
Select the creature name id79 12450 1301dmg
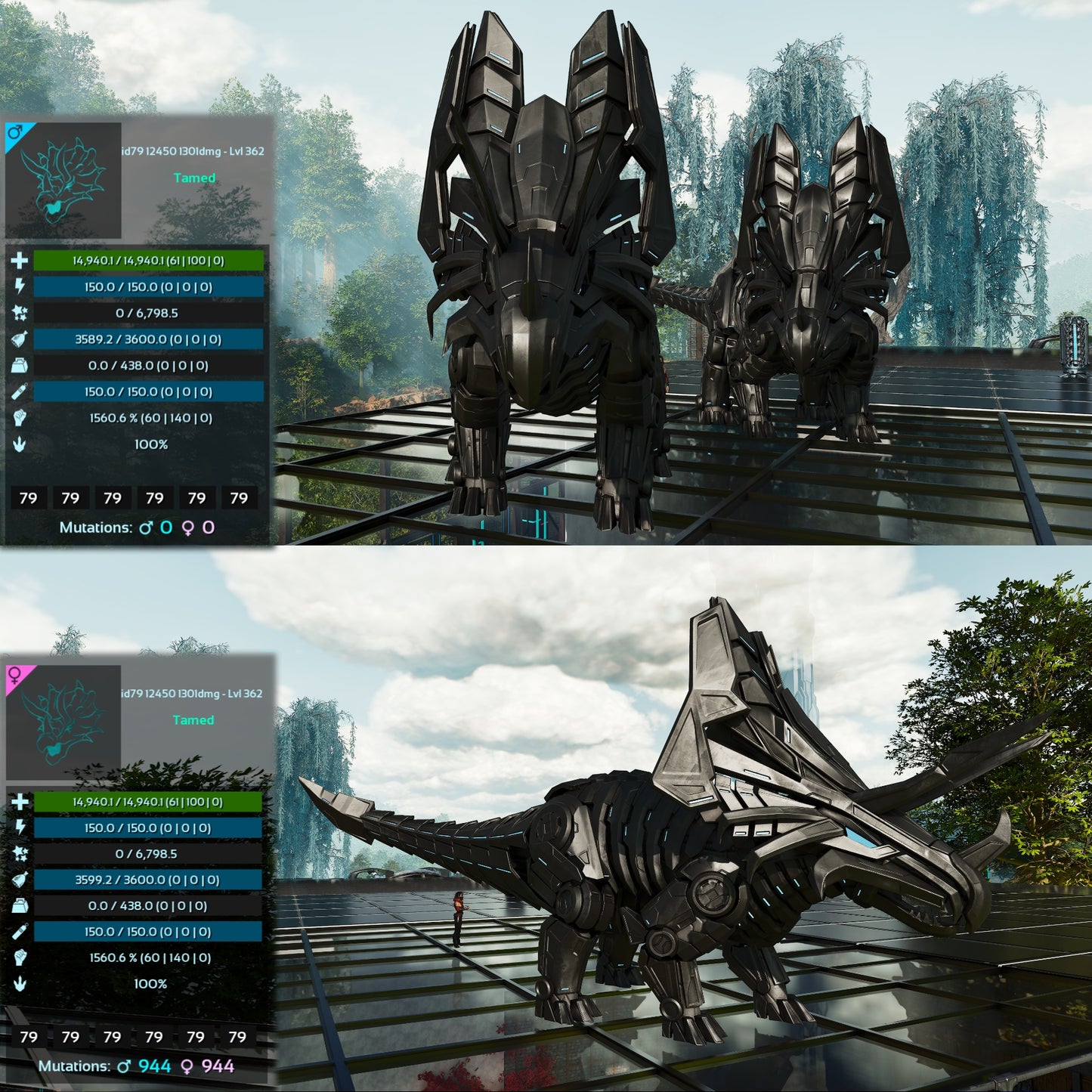(x=191, y=150)
